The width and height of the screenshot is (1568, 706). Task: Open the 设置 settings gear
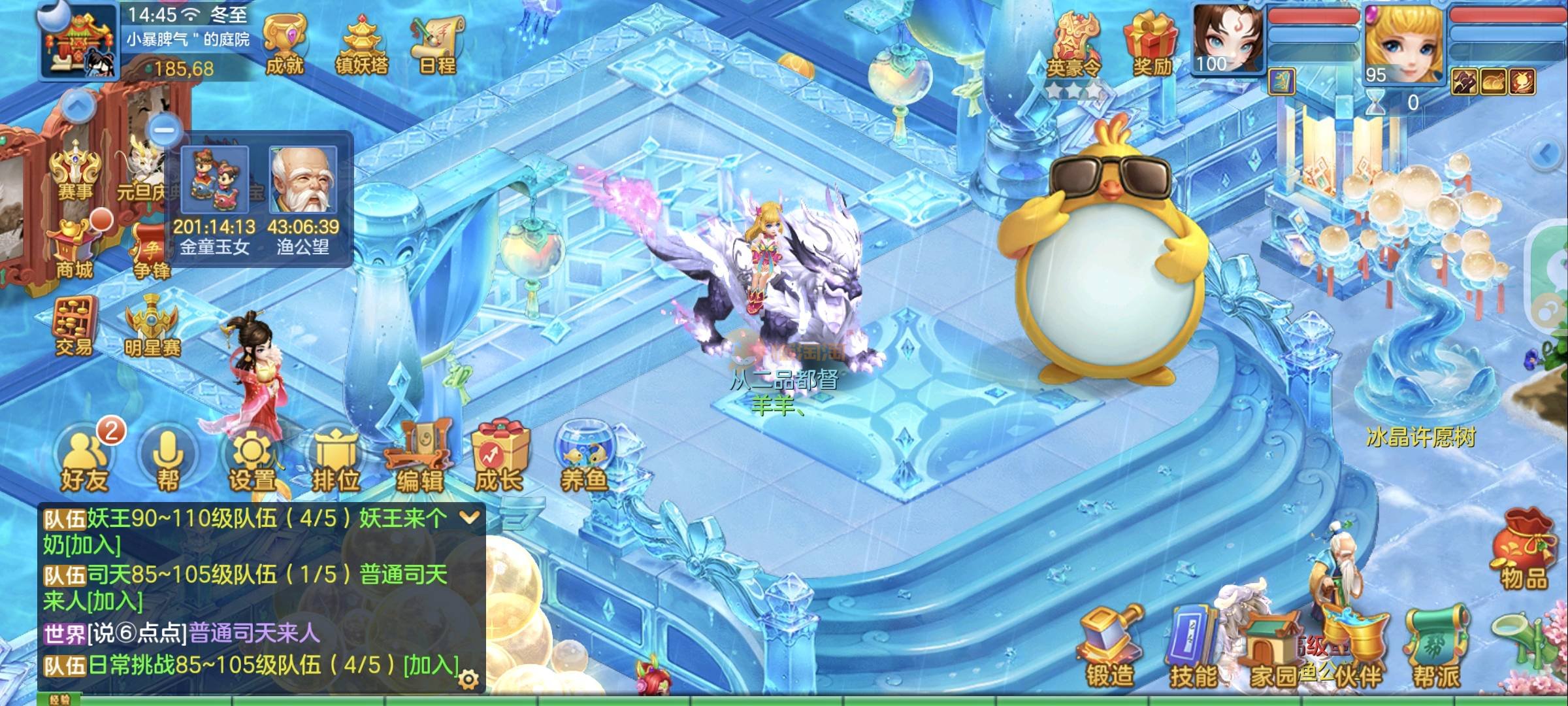252,460
